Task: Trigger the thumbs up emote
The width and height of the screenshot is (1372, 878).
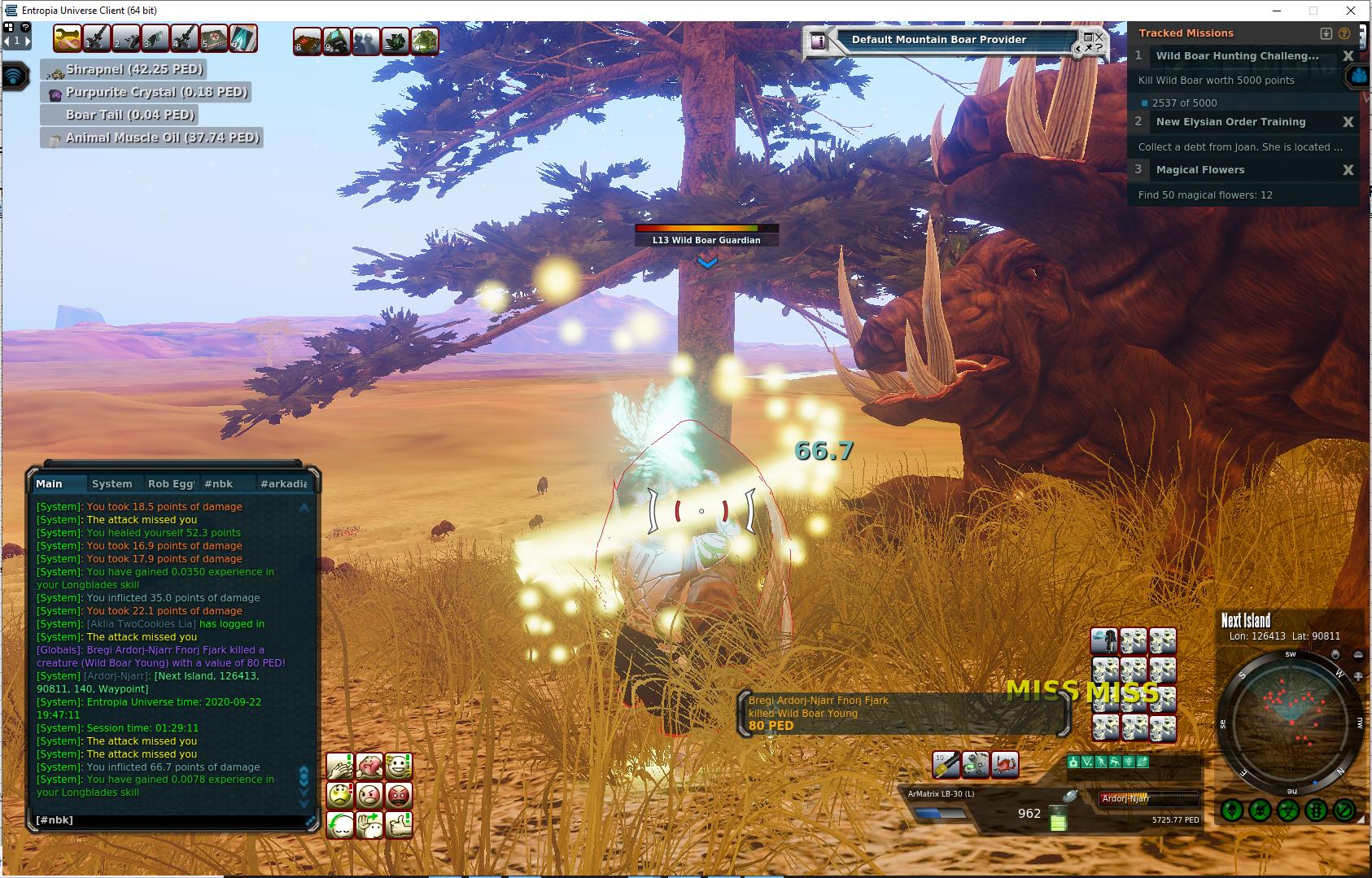Action: pos(399,824)
